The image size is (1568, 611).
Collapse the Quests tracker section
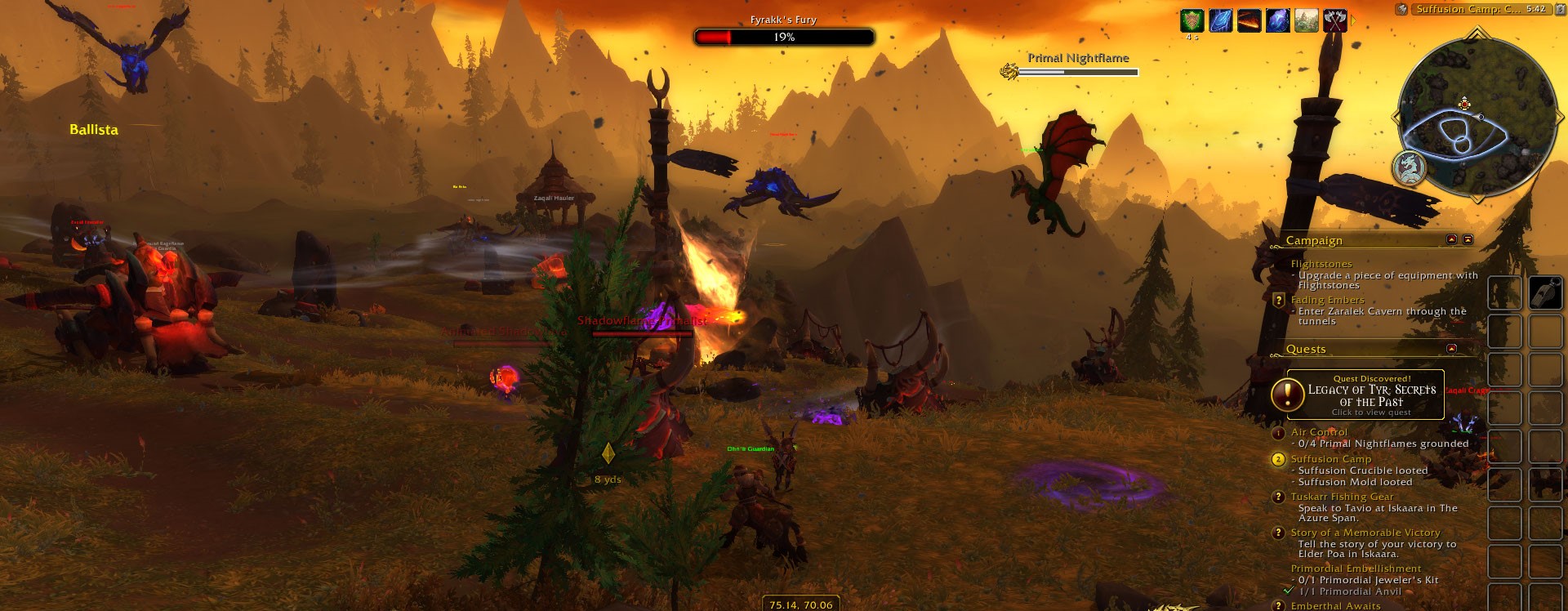pos(1451,349)
